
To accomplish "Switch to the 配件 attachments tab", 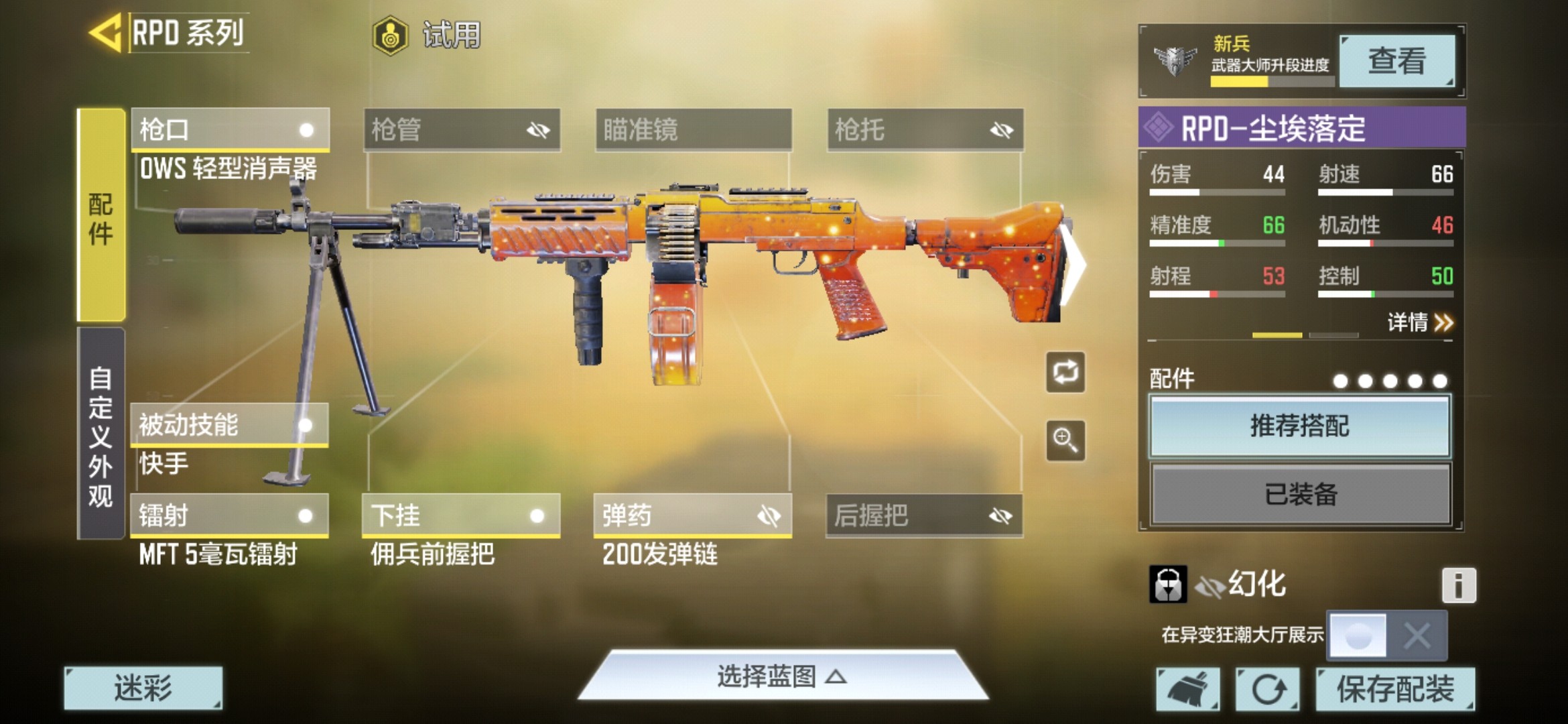I will [x=101, y=215].
